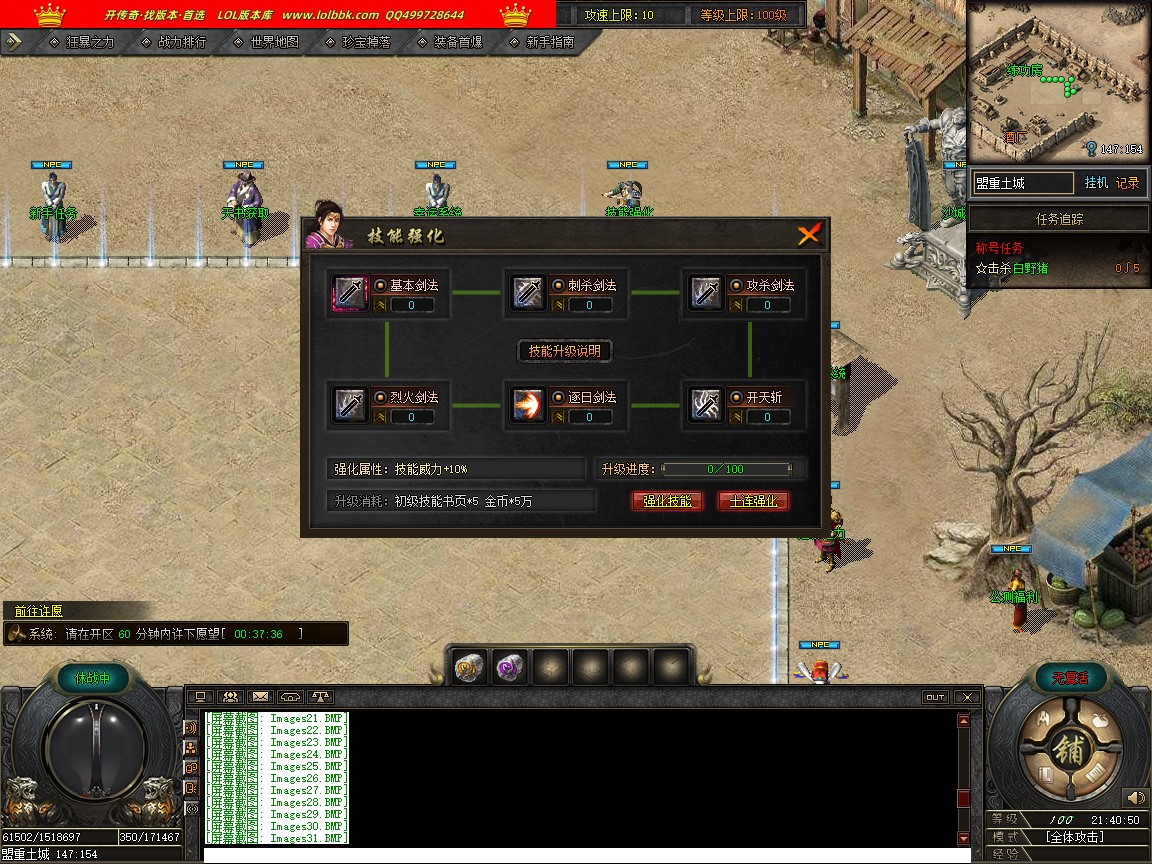The height and width of the screenshot is (864, 1152).
Task: Select the 基本剑法 skill
Action: point(350,293)
